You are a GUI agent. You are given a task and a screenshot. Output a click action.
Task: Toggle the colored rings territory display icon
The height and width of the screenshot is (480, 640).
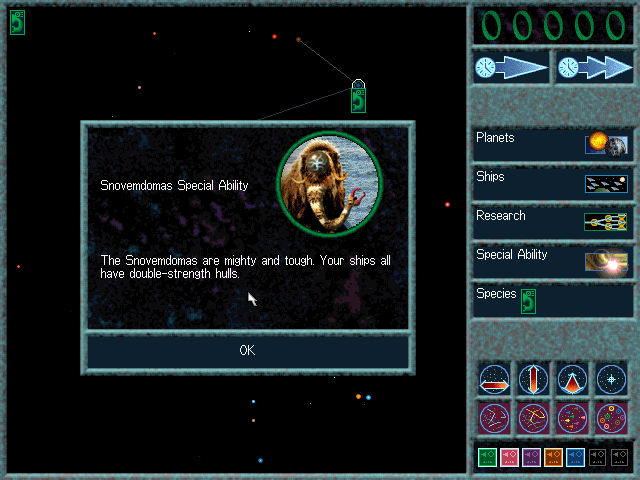click(x=611, y=417)
